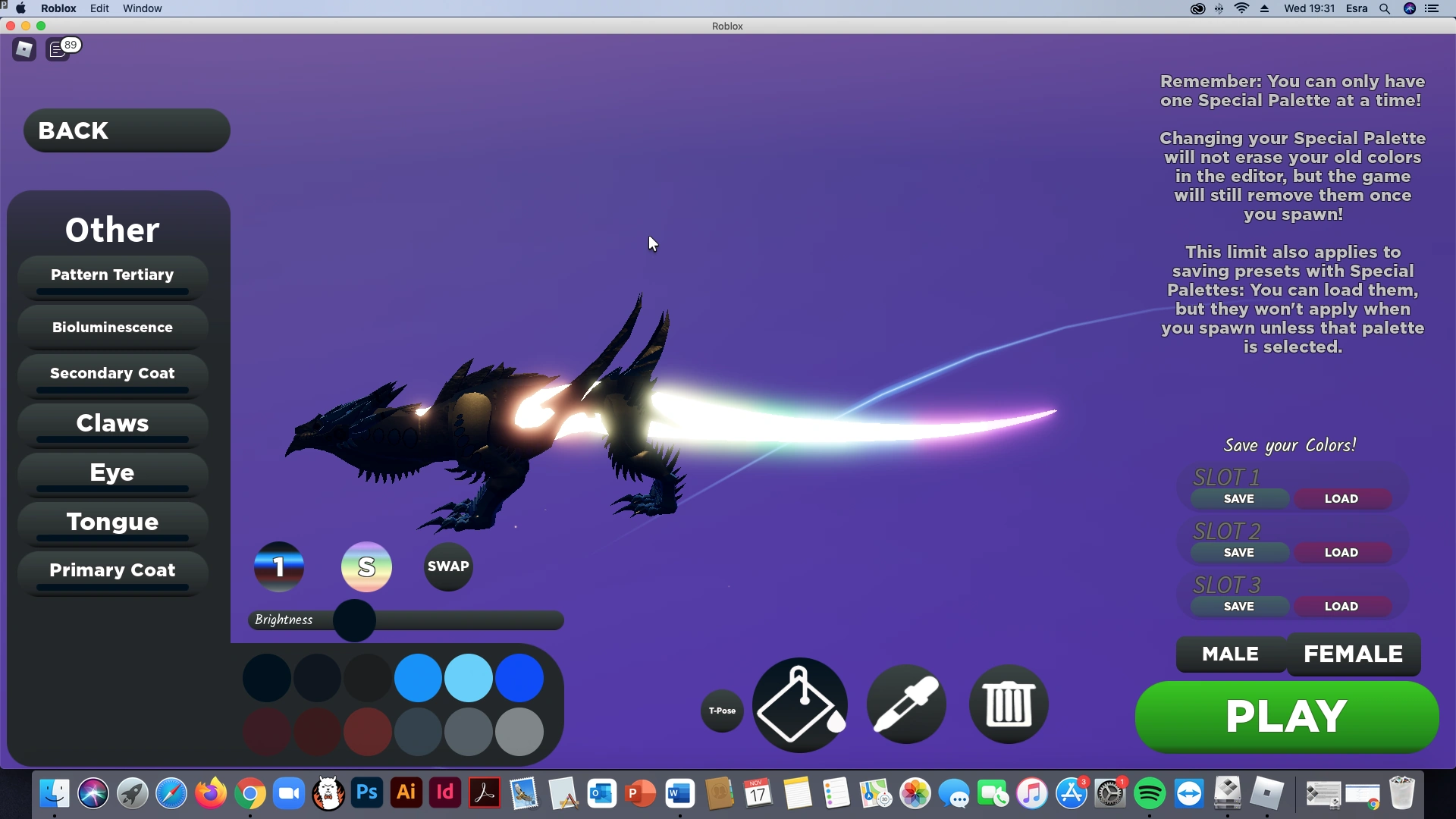Open the Window menu
The height and width of the screenshot is (819, 1456).
[141, 8]
